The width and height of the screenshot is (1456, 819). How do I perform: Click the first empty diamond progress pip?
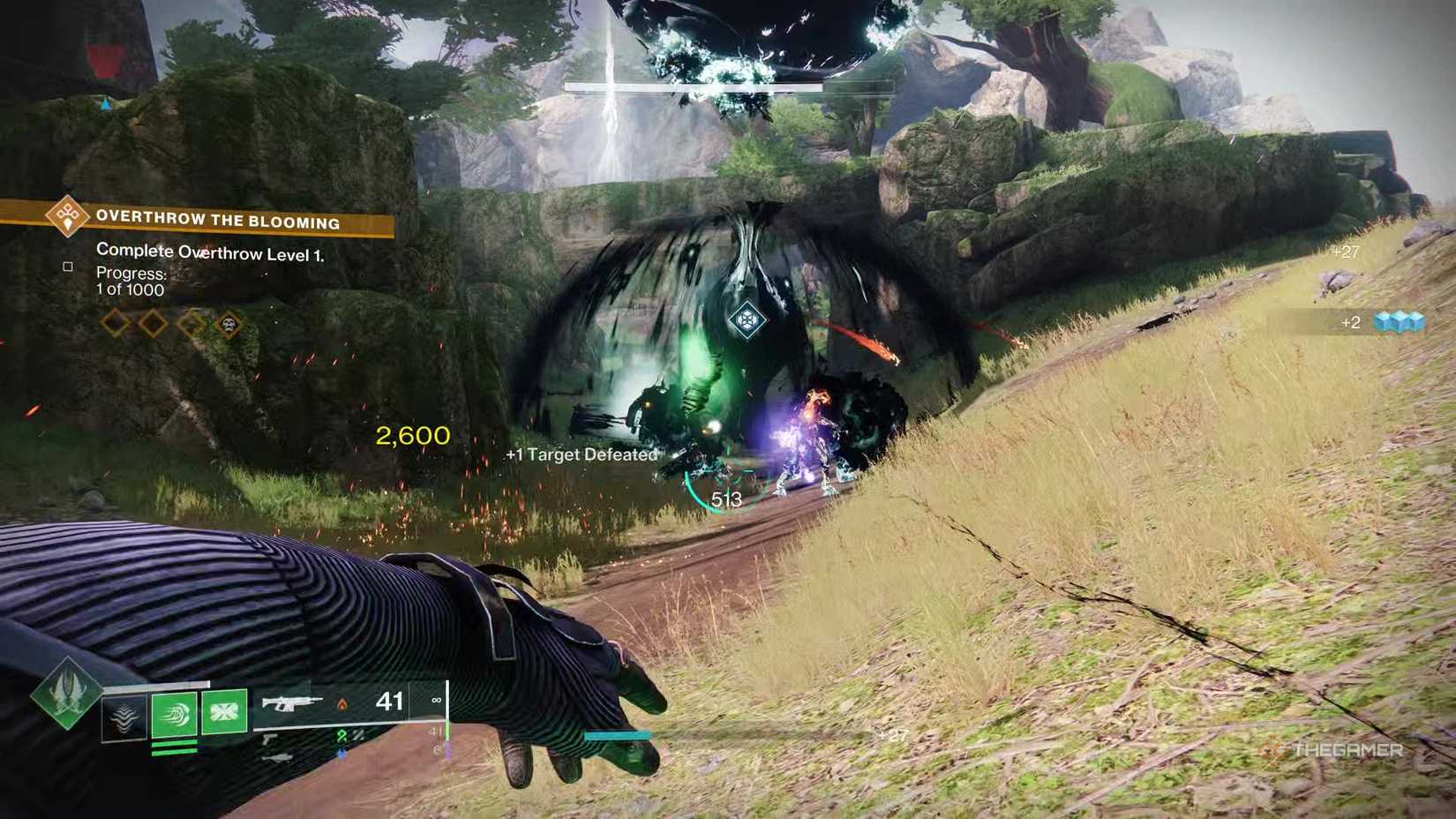pos(115,323)
